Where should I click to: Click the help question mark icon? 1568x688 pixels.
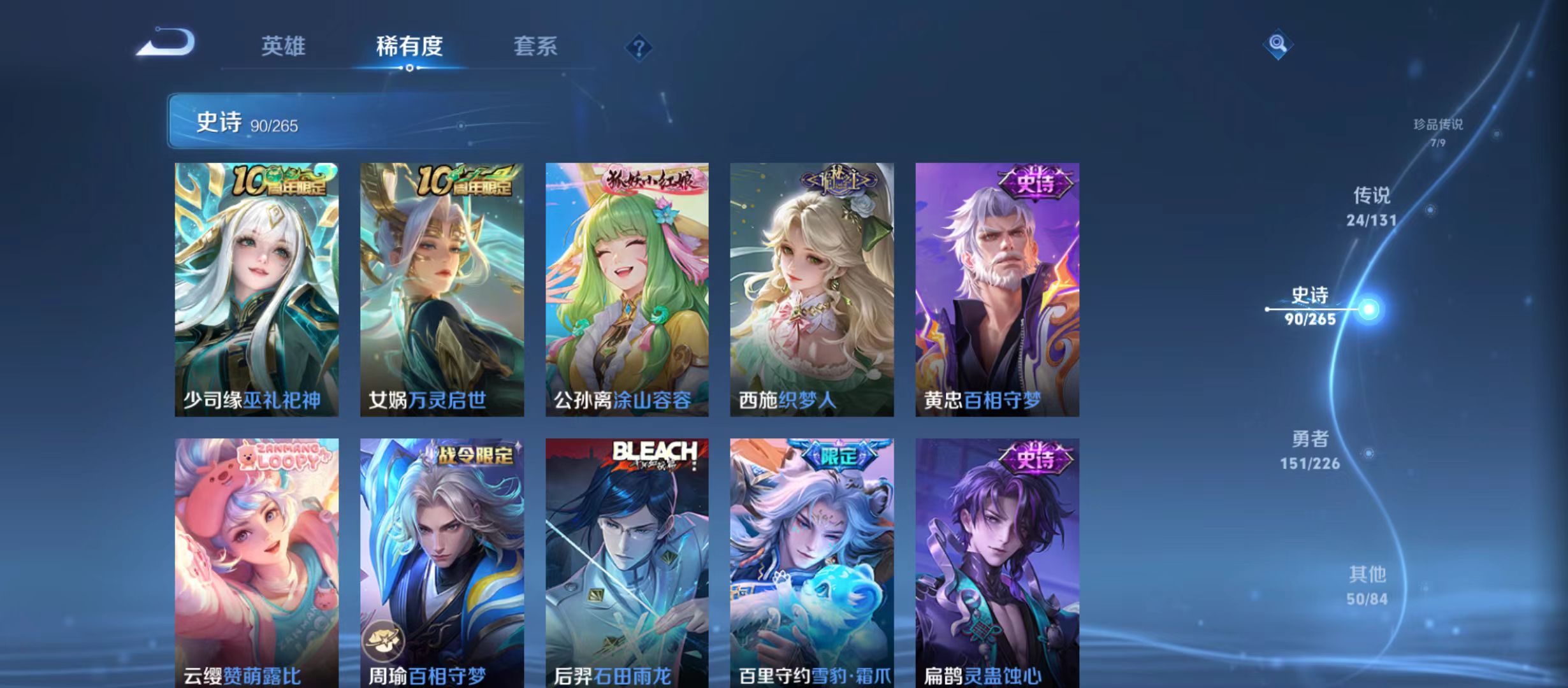point(641,48)
